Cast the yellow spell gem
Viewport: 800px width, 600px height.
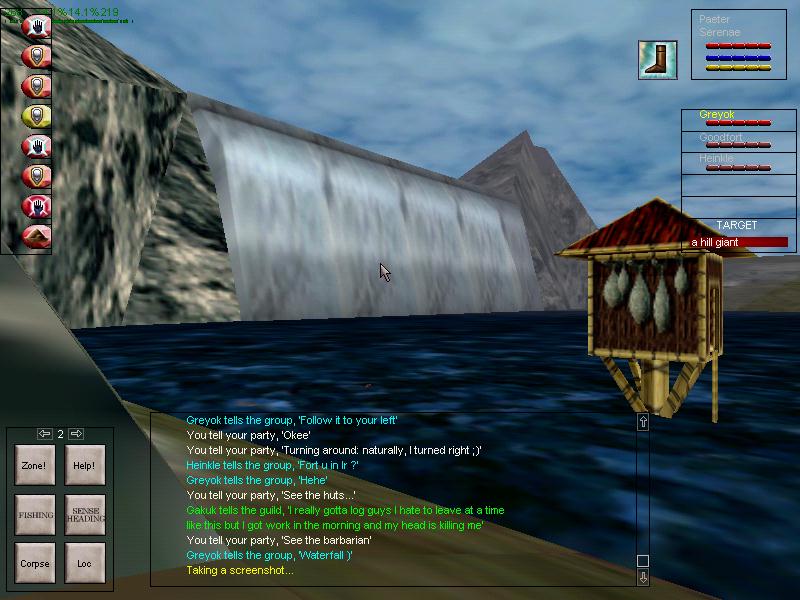pos(36,116)
